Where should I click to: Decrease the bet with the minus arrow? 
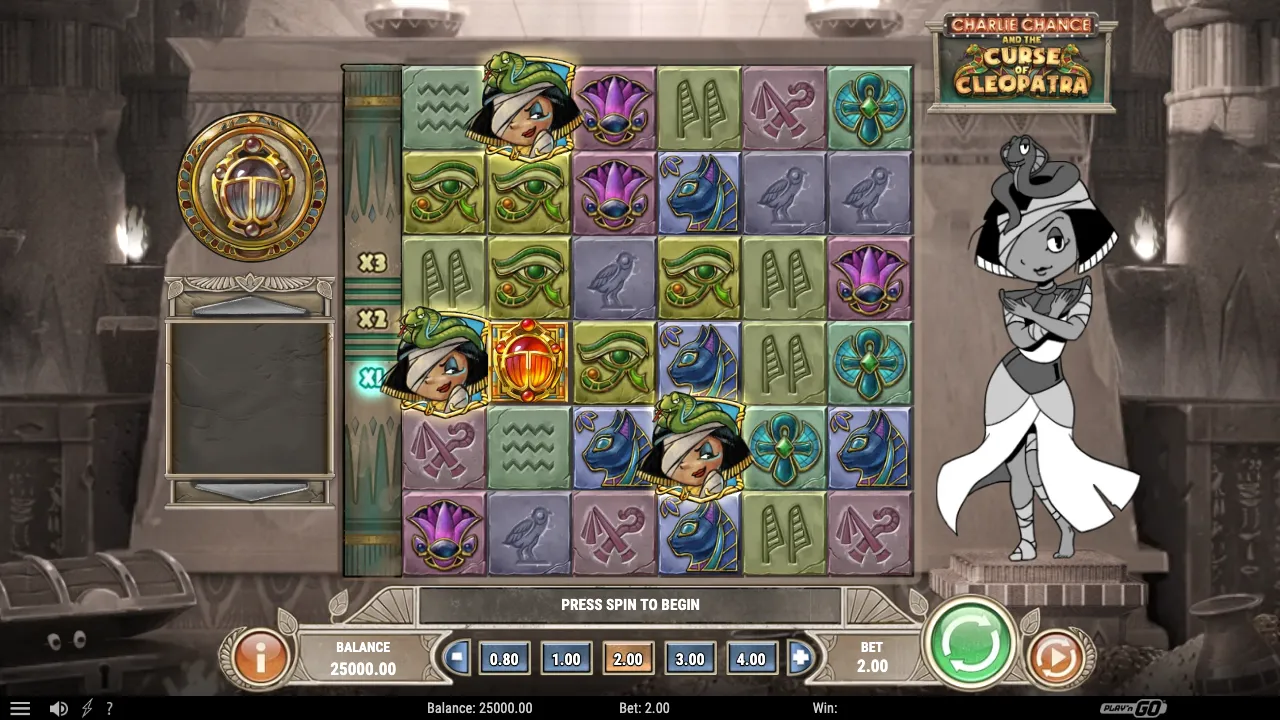[x=457, y=658]
